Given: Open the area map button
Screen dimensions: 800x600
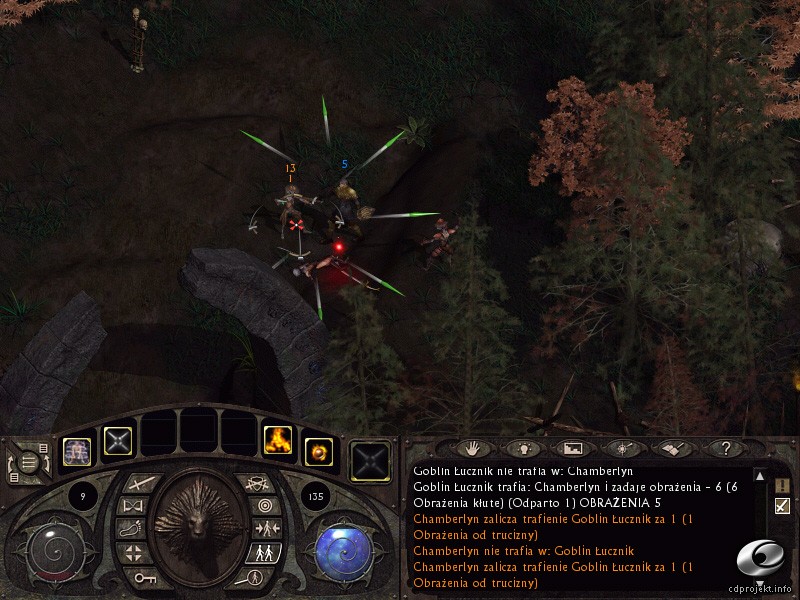Looking at the screenshot, I should tap(572, 448).
